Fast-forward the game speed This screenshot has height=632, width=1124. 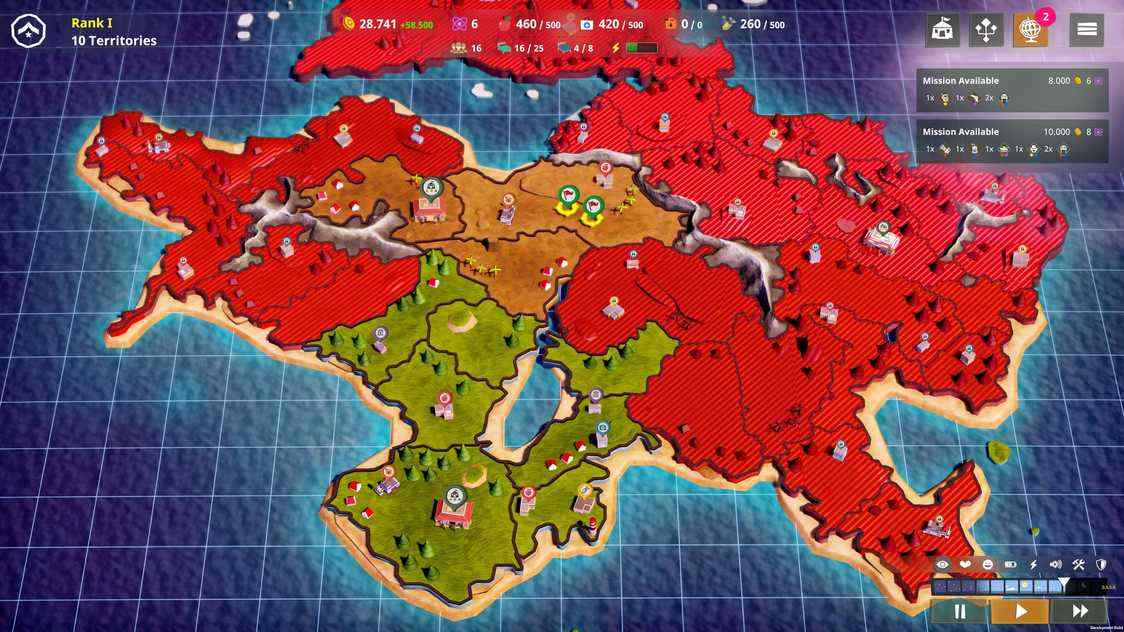[x=1080, y=611]
